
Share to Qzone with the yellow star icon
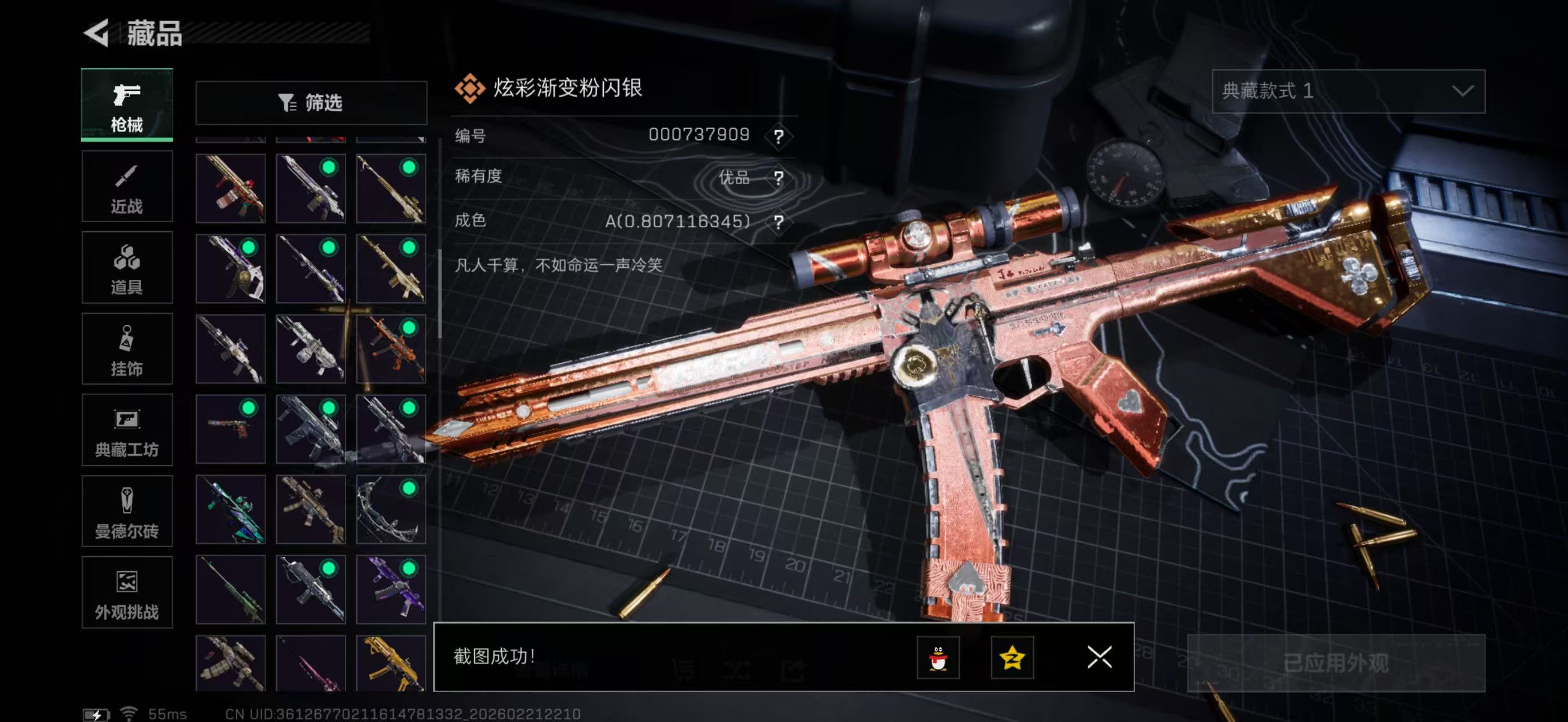tap(1014, 658)
